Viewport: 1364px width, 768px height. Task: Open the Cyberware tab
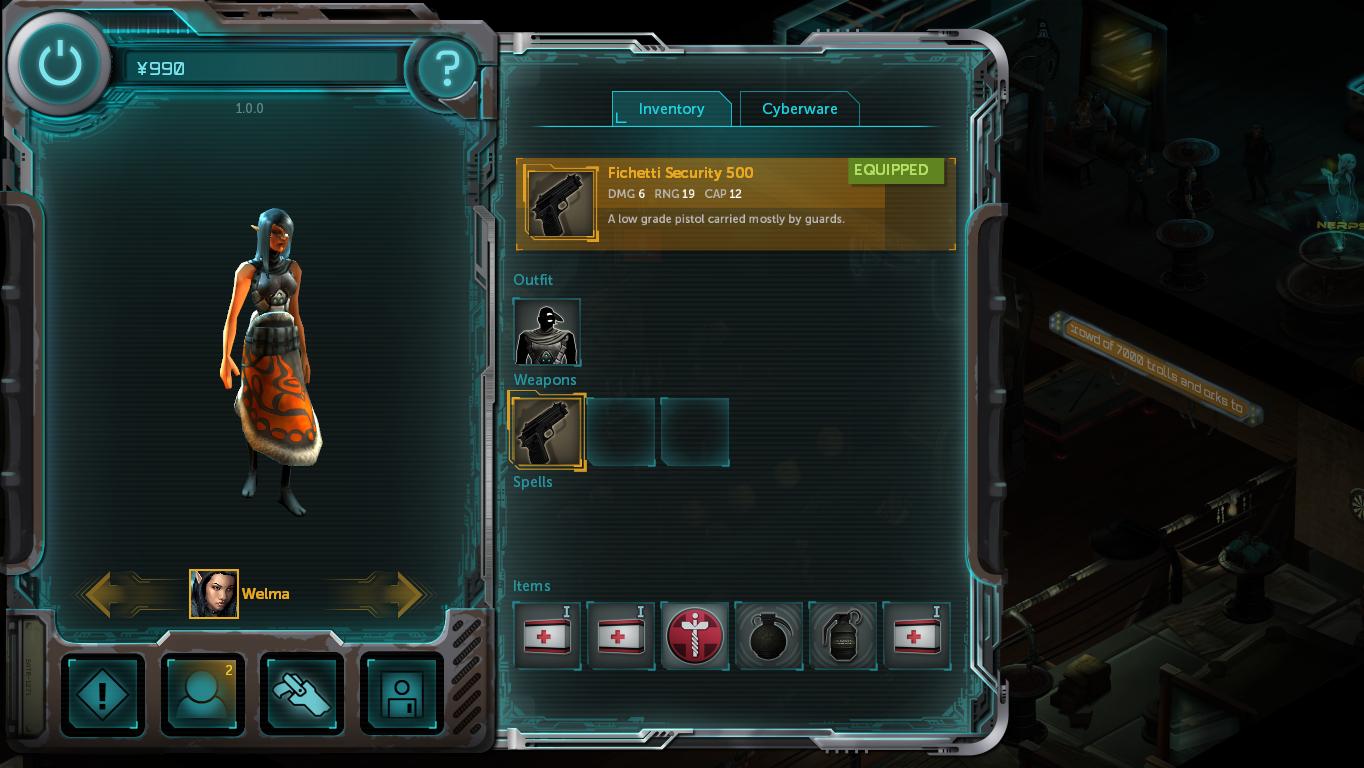tap(799, 109)
